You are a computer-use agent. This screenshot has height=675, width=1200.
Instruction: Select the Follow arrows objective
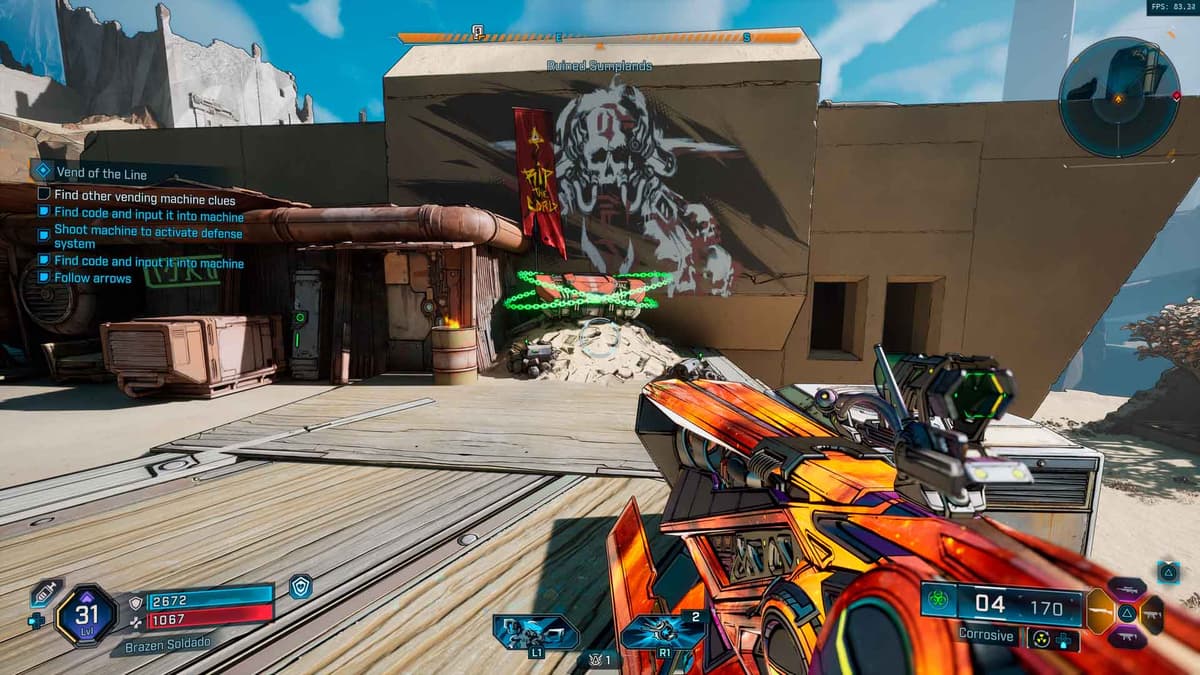point(92,278)
